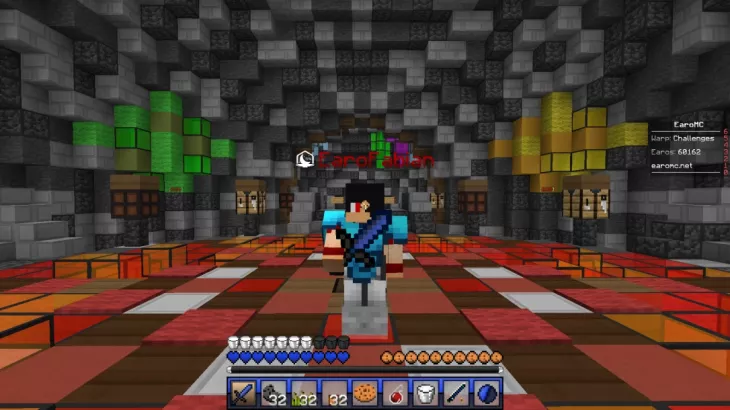Screen dimensions: 730x410
Task: Select the grey stack of 32 items
Action: [275, 393]
